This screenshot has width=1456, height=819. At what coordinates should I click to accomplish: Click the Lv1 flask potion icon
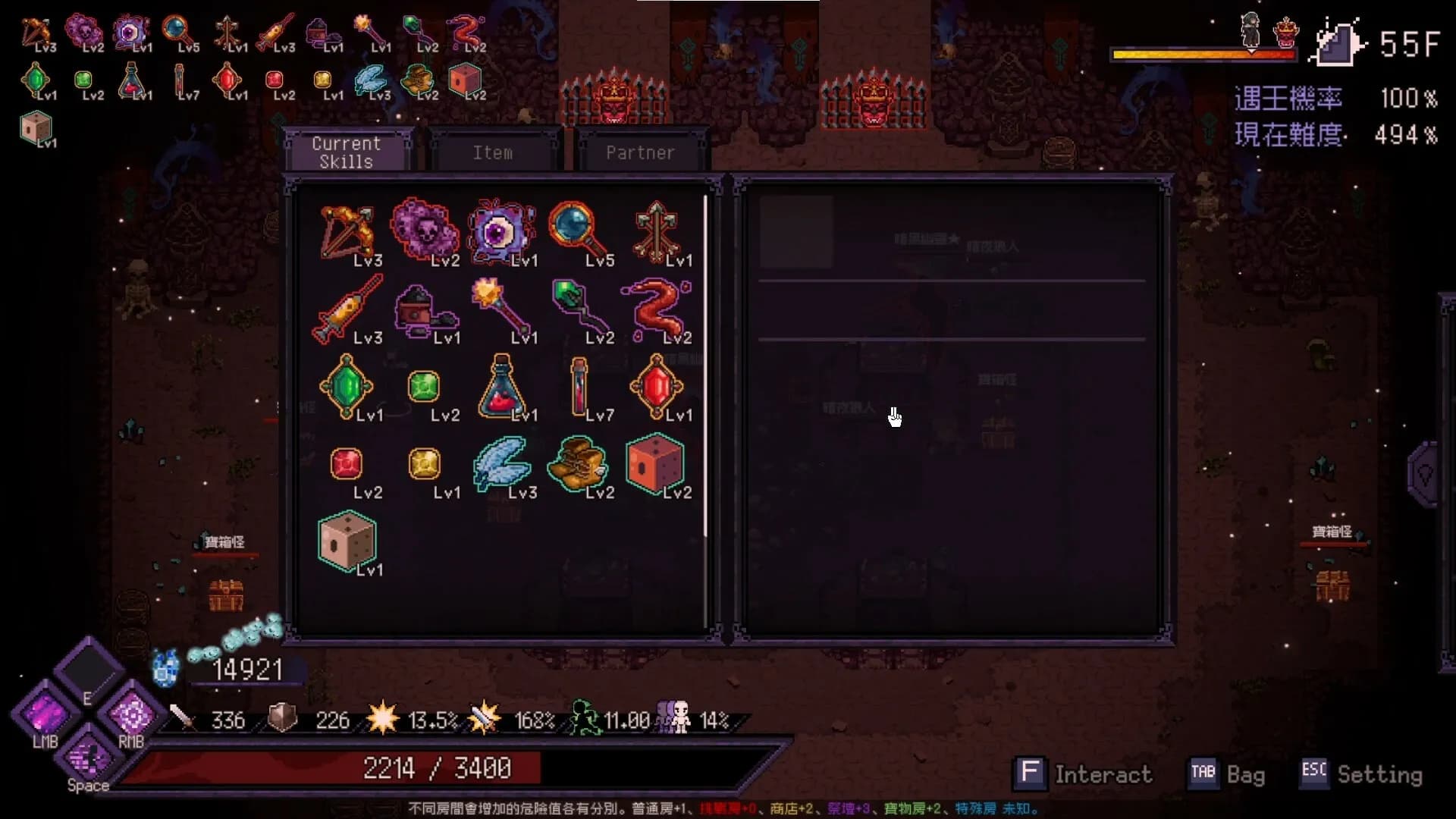pyautogui.click(x=502, y=388)
